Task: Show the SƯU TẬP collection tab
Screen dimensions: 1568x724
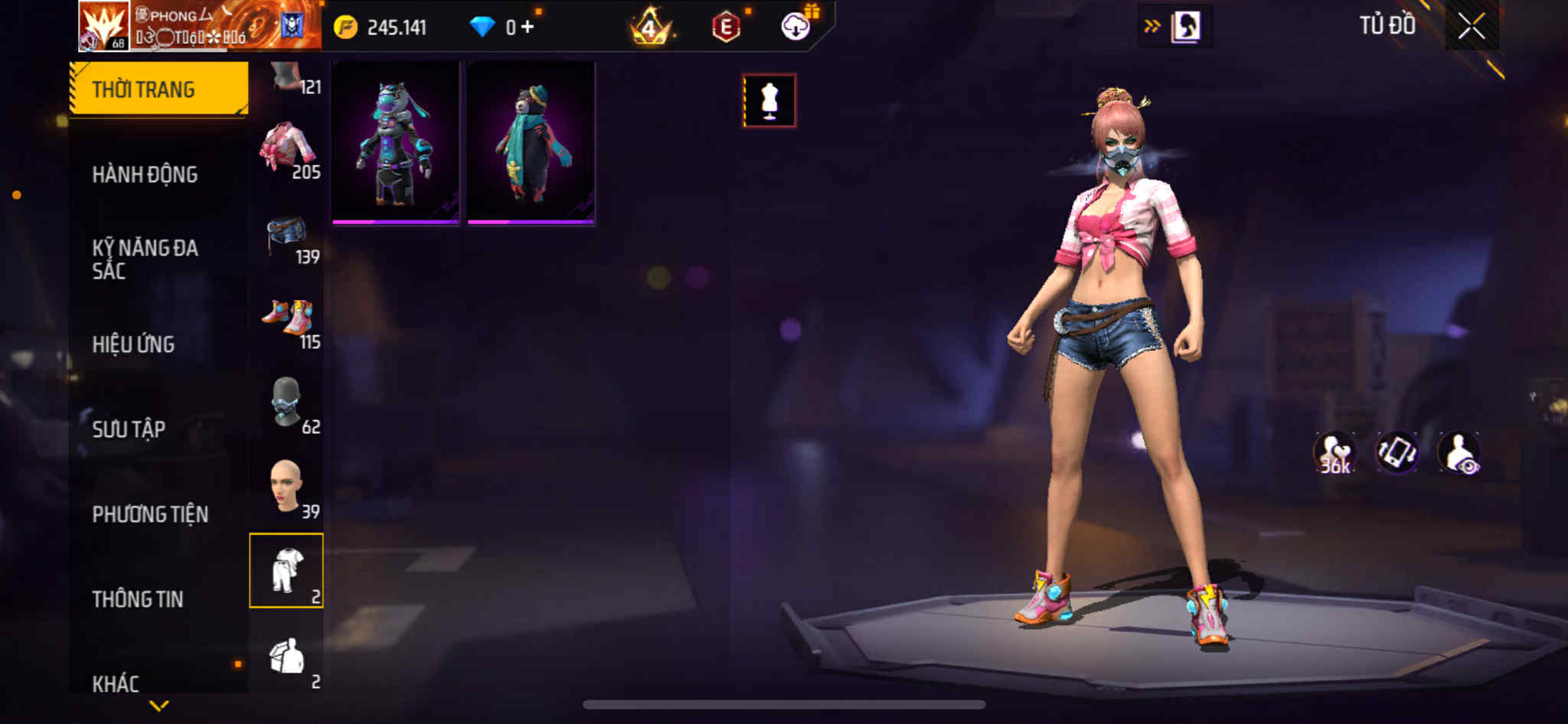Action: (x=129, y=429)
